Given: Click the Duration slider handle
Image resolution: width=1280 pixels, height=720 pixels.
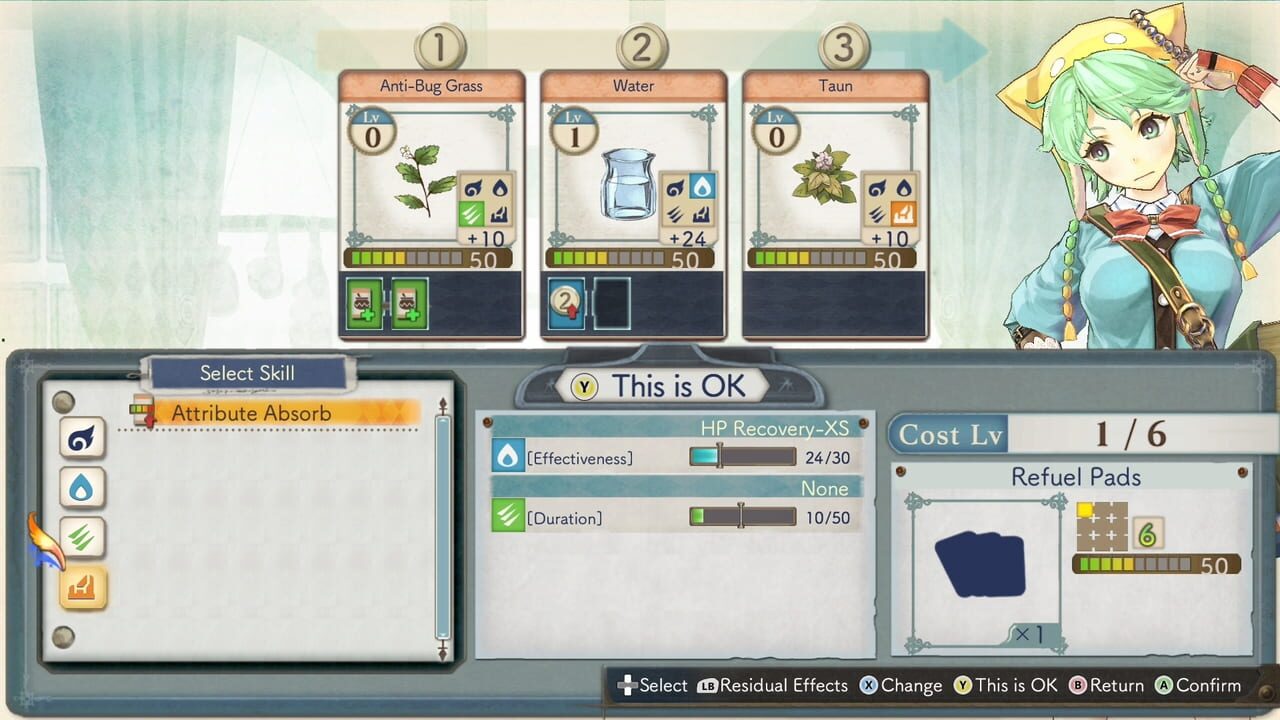Looking at the screenshot, I should coord(740,513).
